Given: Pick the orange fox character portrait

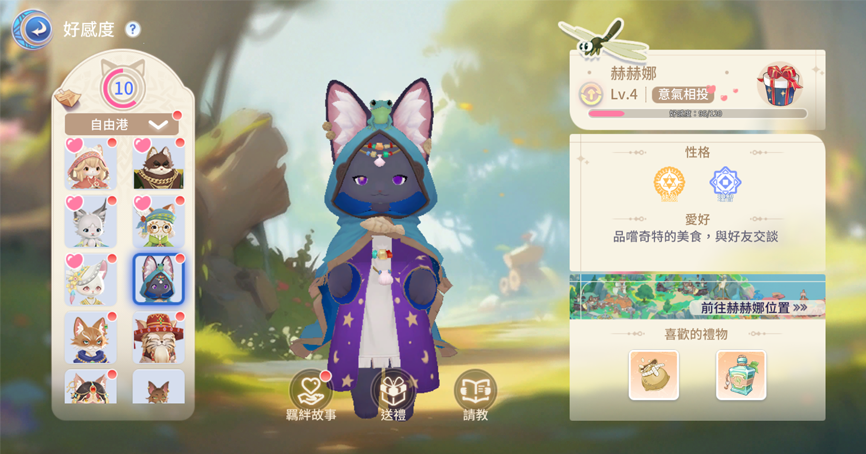Looking at the screenshot, I should [91, 337].
